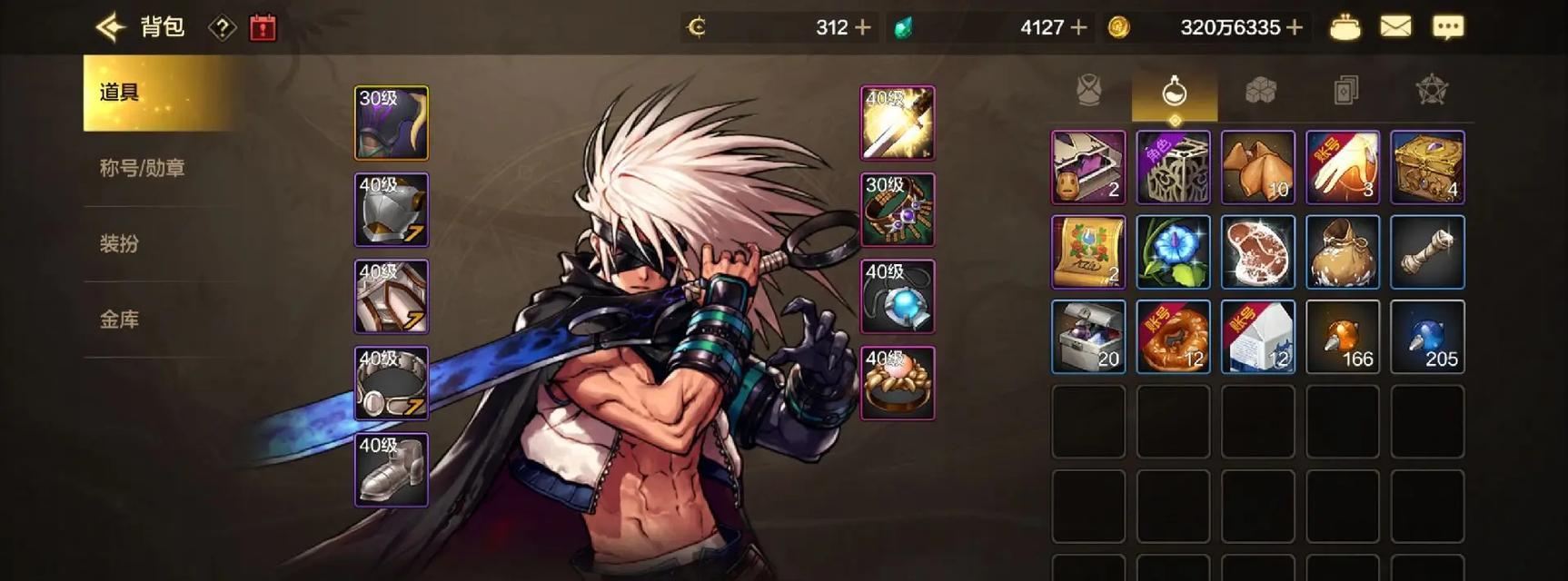Switch to the materials cubes tab
The height and width of the screenshot is (581, 1568).
[x=1260, y=91]
